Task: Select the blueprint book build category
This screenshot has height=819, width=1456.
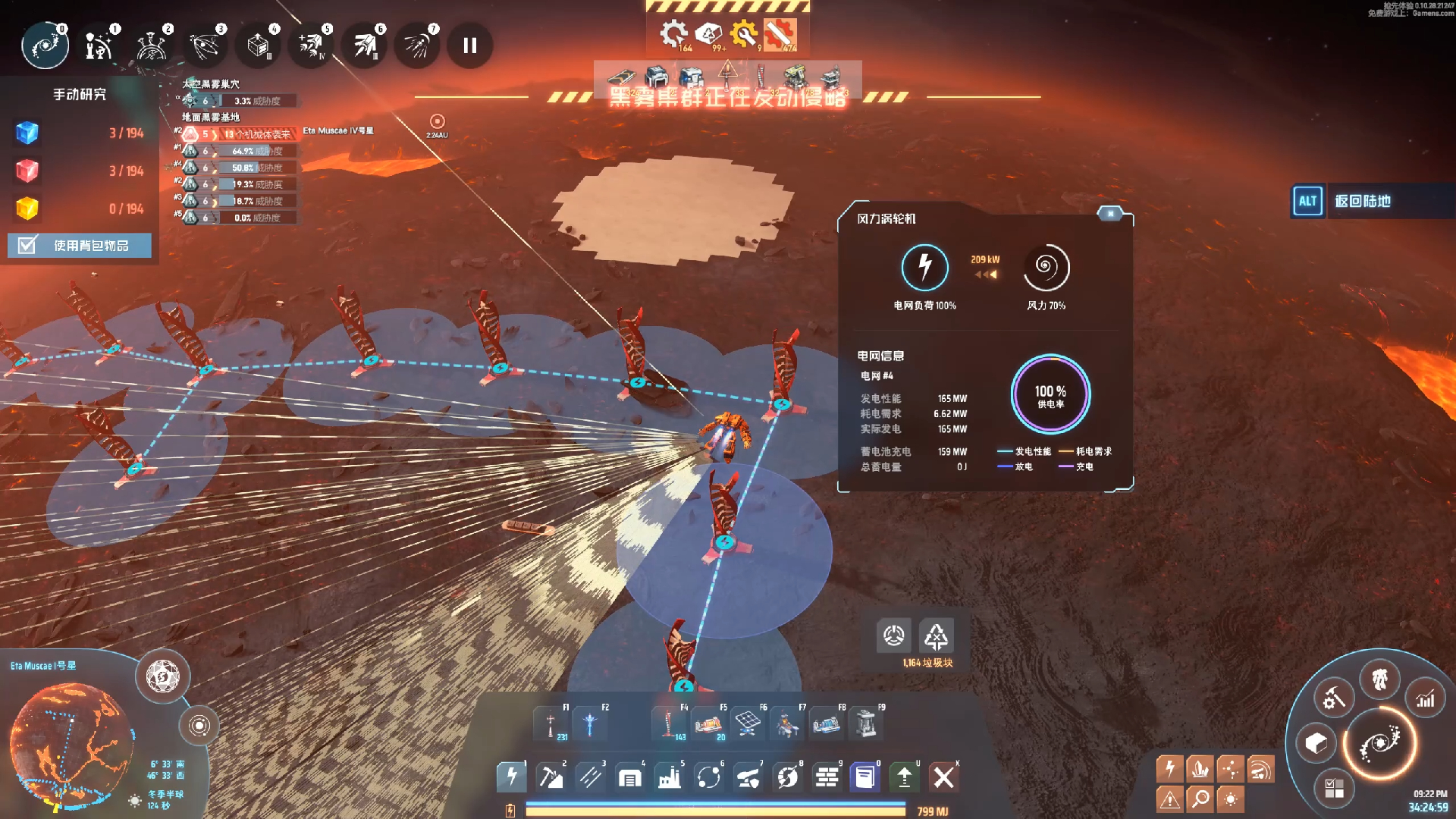Action: [x=864, y=777]
